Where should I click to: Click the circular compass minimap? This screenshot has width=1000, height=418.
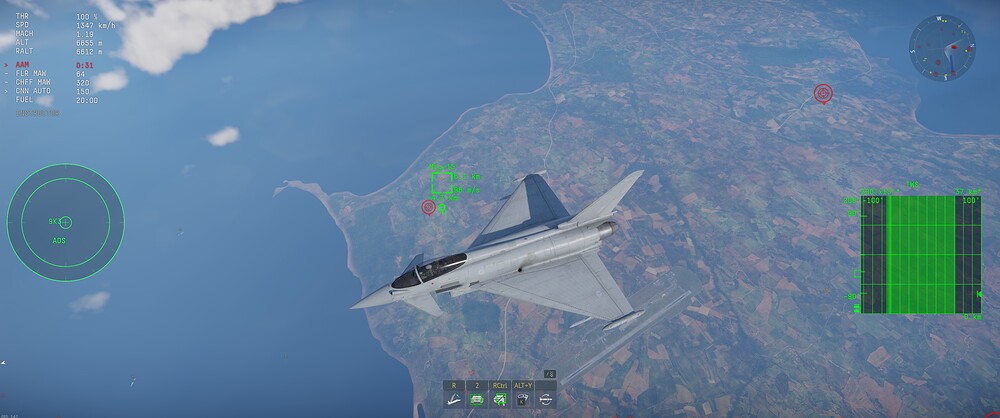942,47
